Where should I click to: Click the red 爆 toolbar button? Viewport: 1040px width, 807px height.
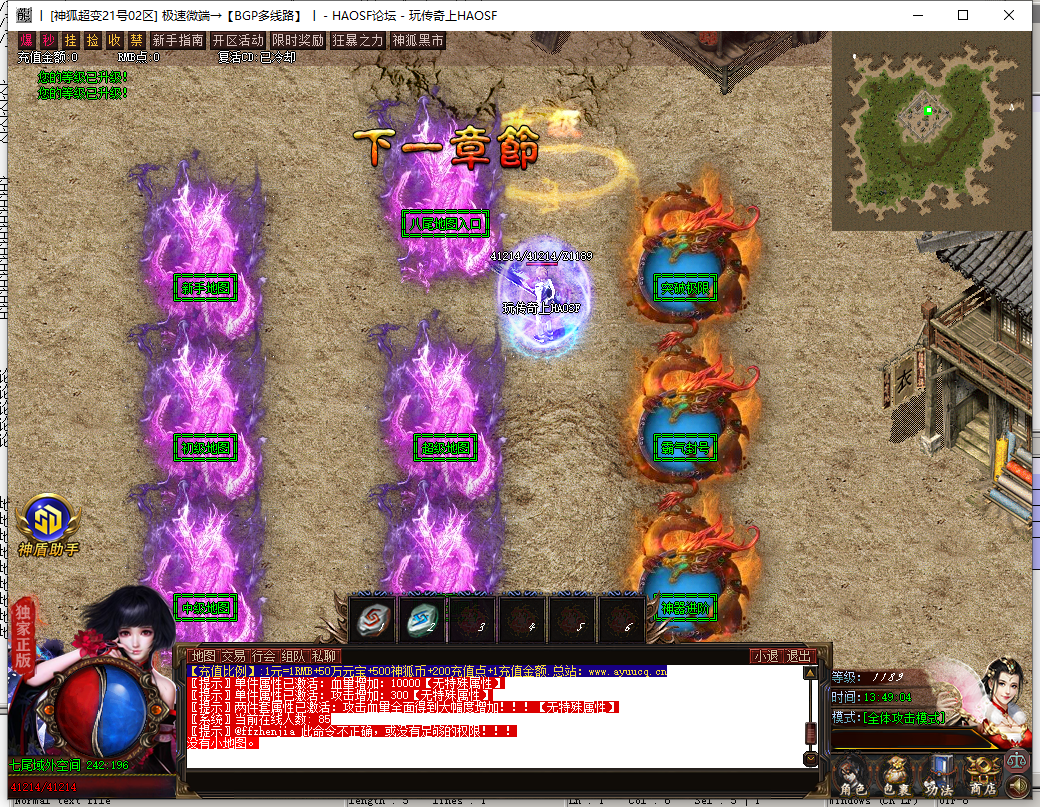28,40
